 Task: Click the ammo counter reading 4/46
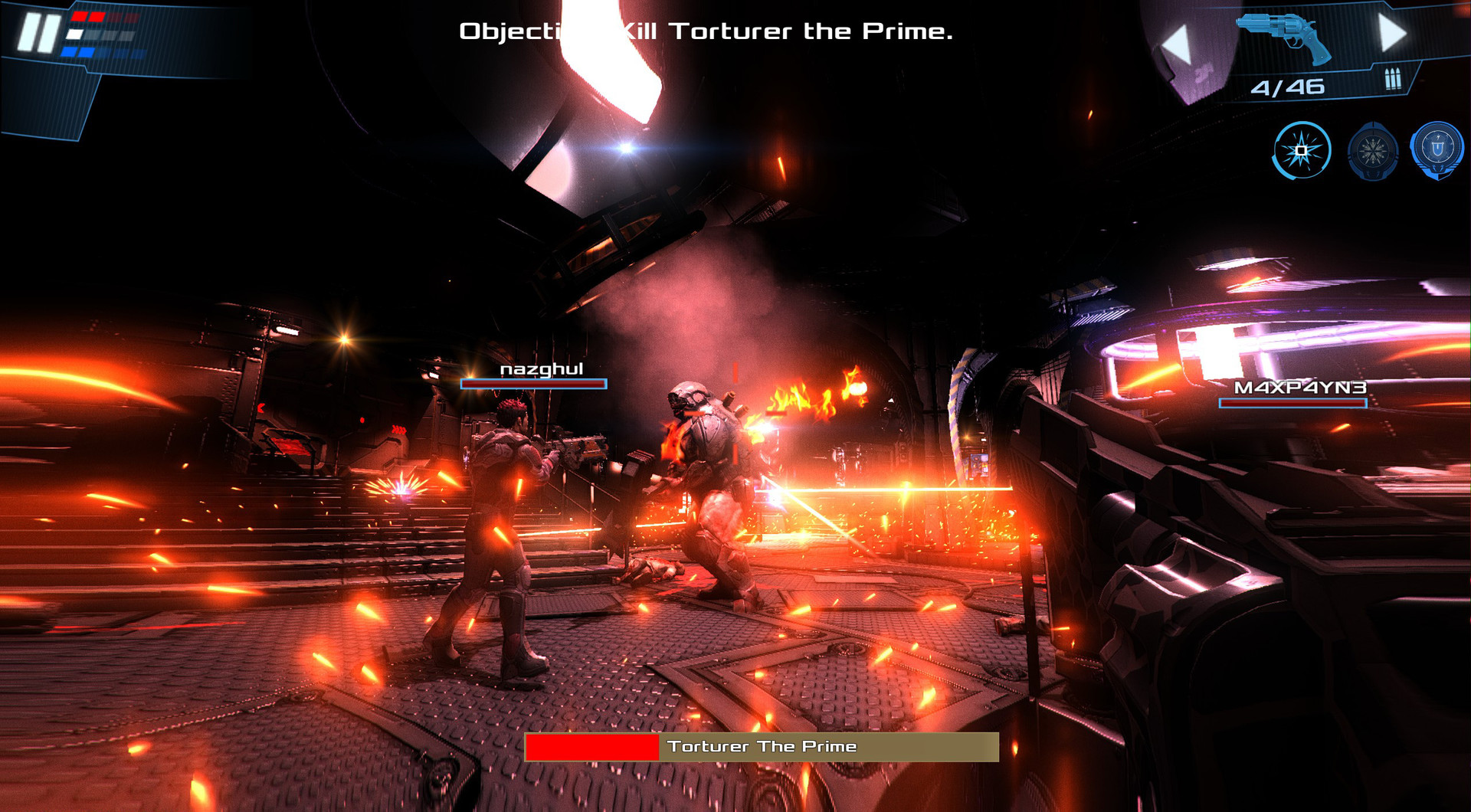click(1288, 87)
